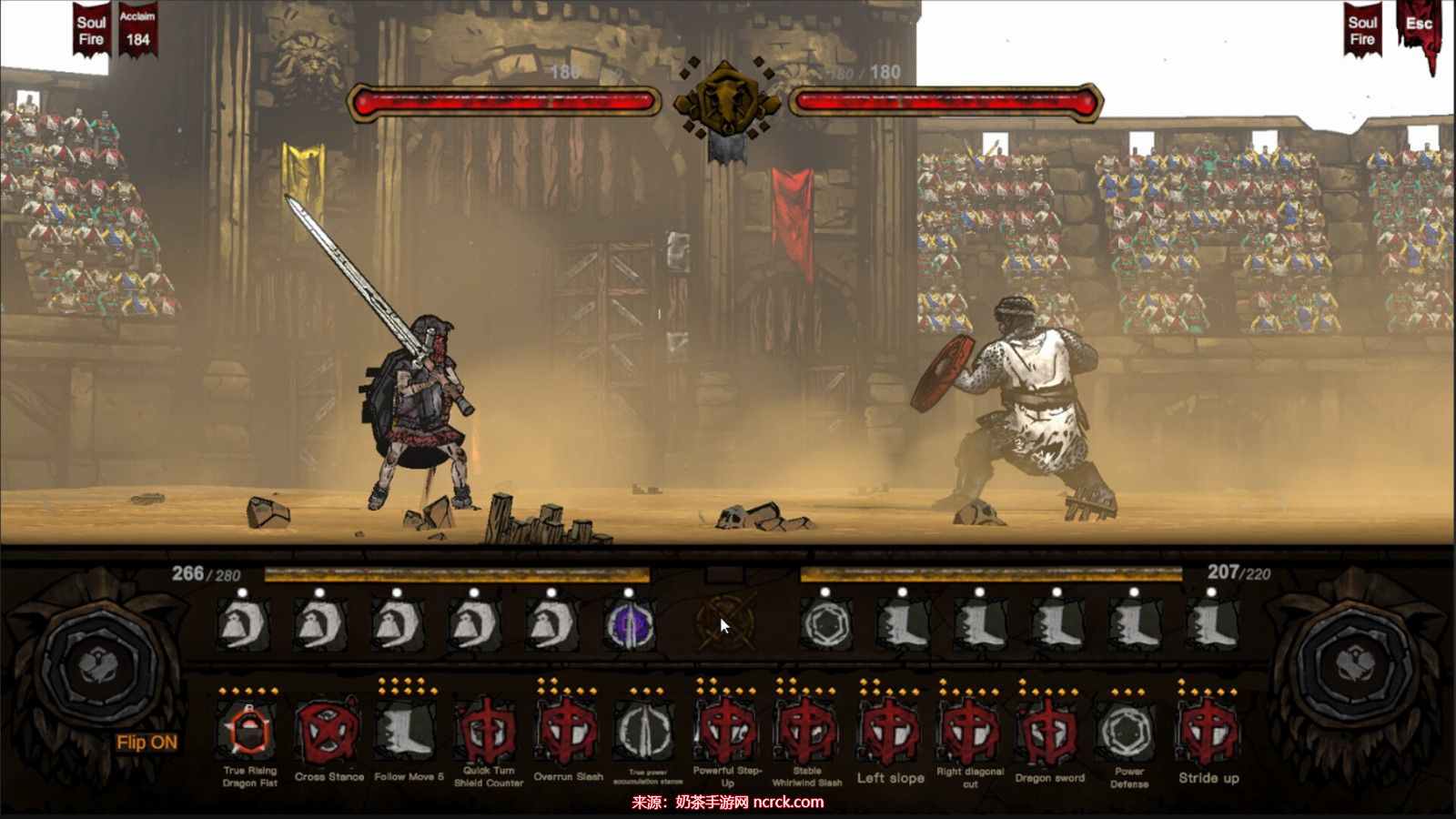This screenshot has width=1456, height=819.
Task: Click the crossed swords icon between queues
Action: tap(724, 624)
